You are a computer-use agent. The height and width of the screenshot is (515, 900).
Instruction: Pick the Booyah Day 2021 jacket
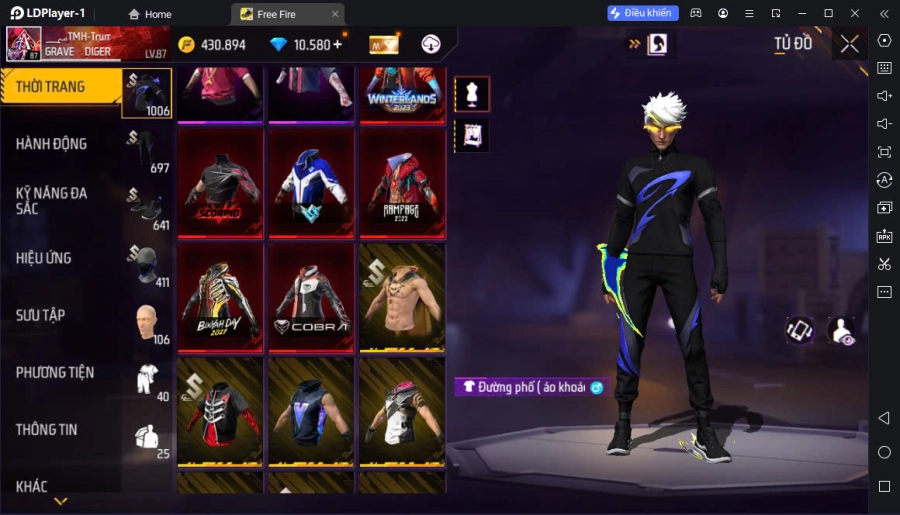[x=220, y=297]
